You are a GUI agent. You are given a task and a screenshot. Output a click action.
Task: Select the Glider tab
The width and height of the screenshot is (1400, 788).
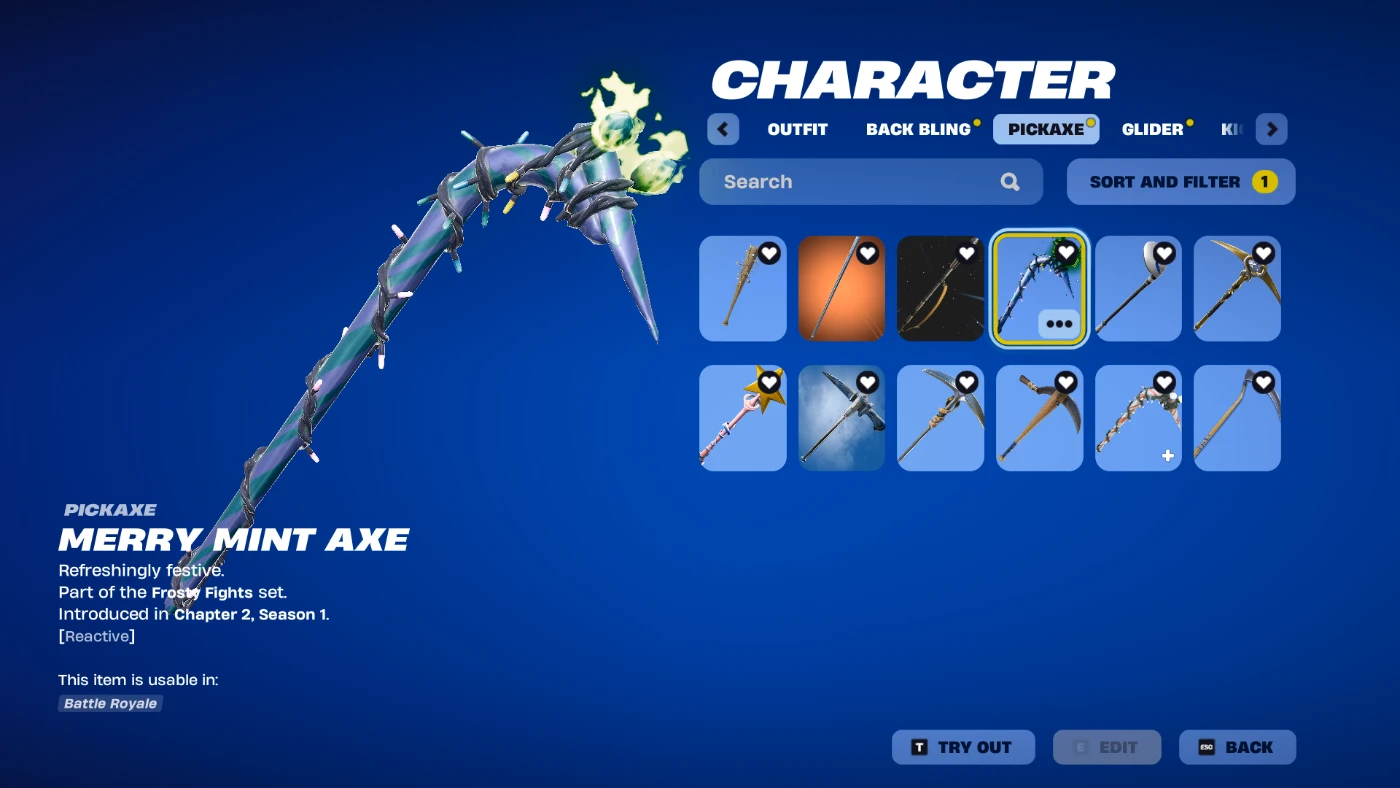tap(1152, 129)
